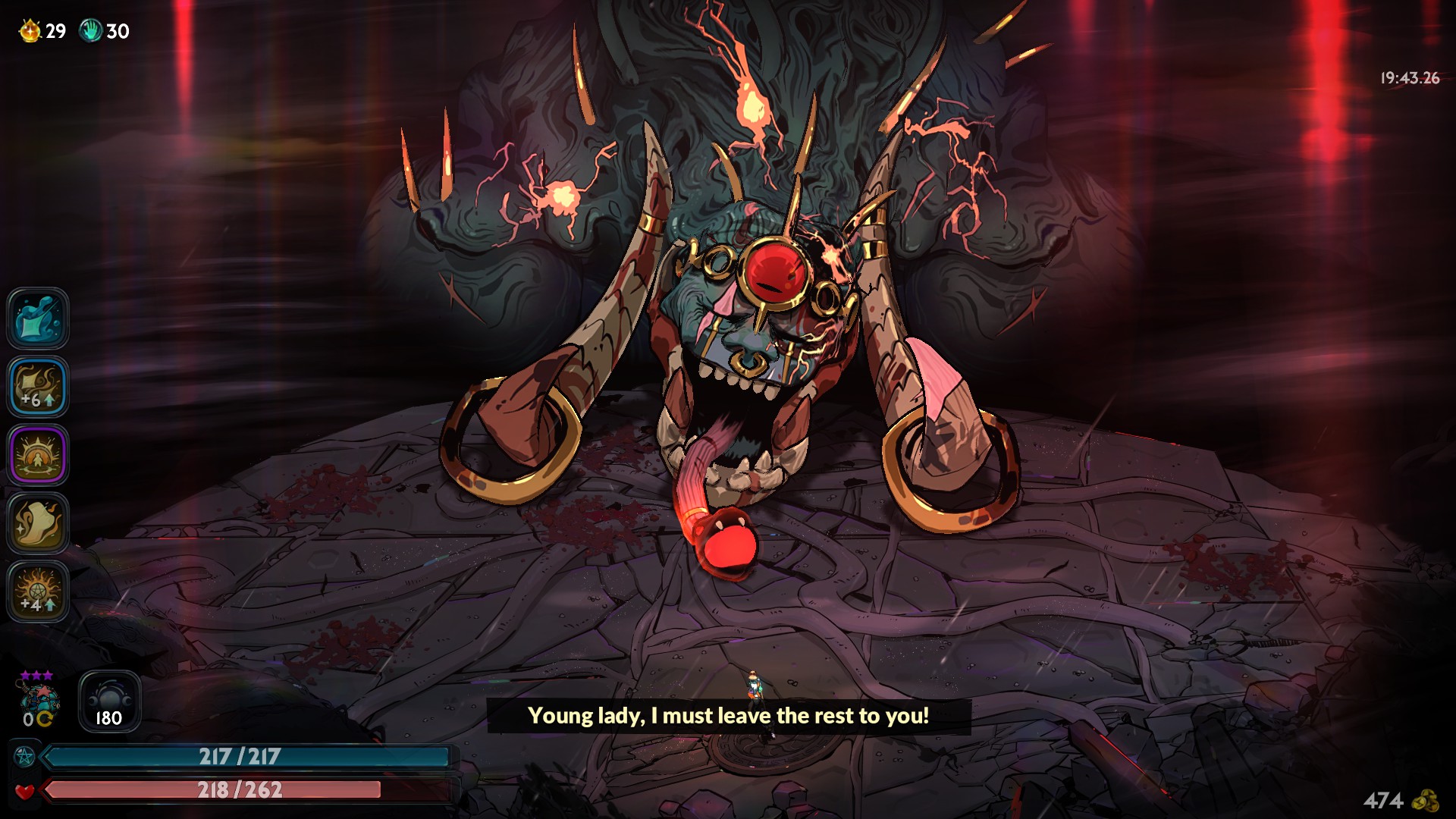Select the pentagram sun boon showing +4
This screenshot has height=819, width=1456.
click(x=38, y=591)
